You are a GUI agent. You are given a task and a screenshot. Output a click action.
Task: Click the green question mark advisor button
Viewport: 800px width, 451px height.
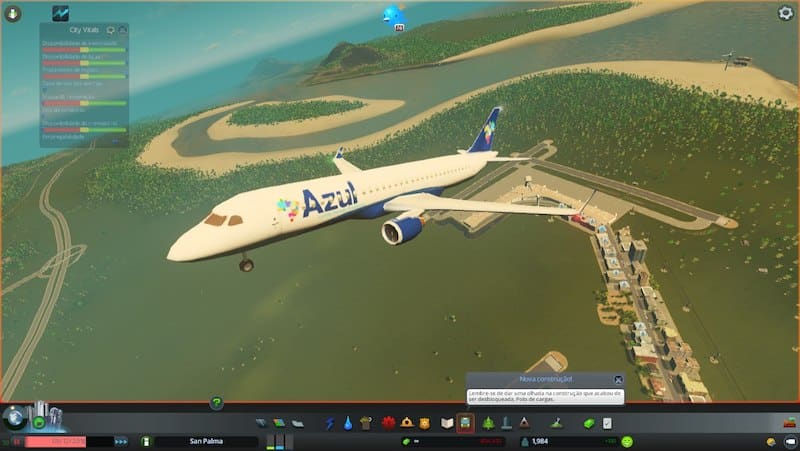[x=216, y=403]
